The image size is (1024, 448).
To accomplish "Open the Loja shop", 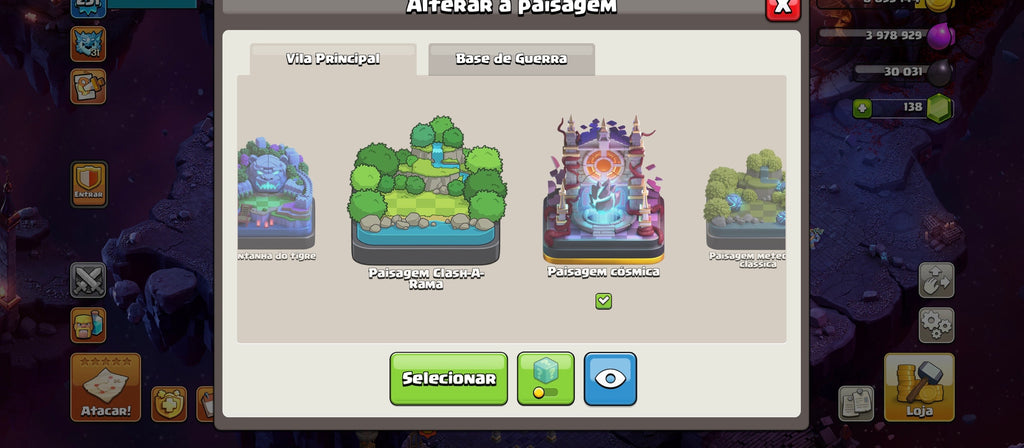I will coord(918,387).
